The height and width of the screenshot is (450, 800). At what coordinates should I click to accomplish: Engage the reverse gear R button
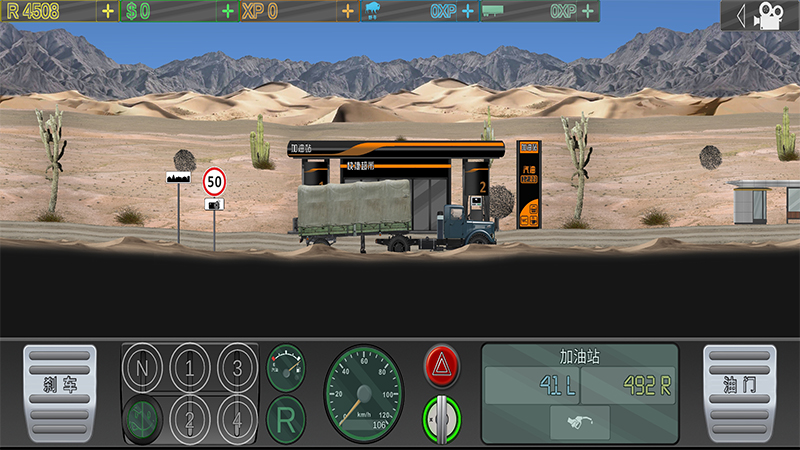285,419
